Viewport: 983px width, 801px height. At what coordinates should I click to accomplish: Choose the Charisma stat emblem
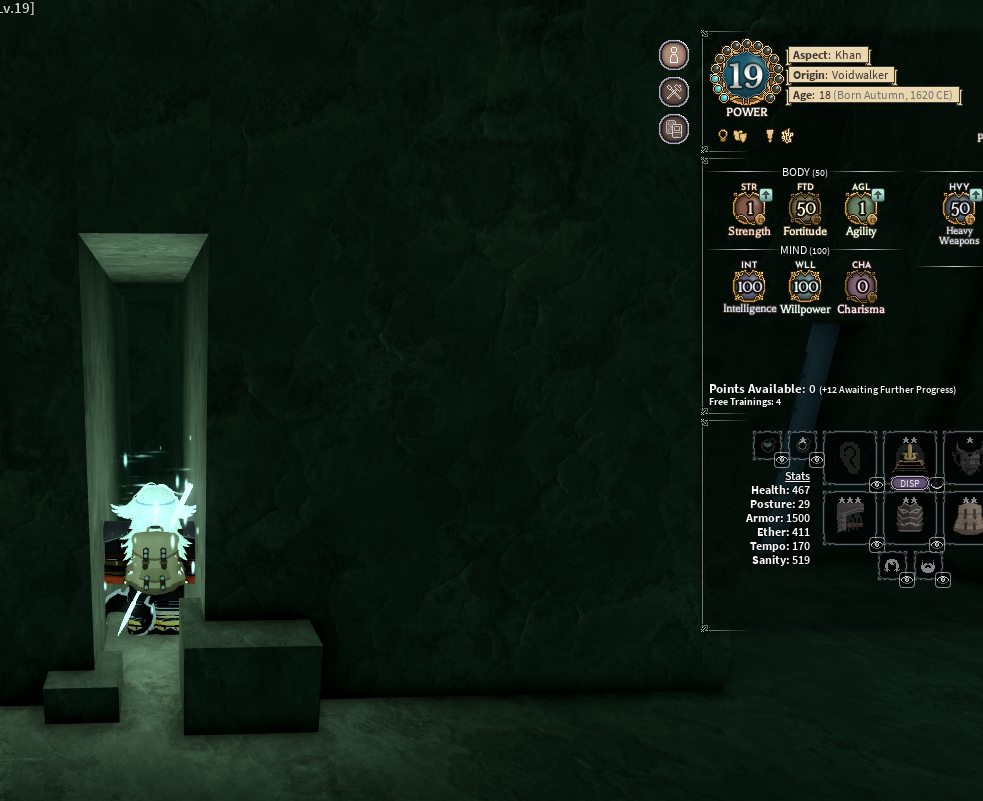point(861,286)
